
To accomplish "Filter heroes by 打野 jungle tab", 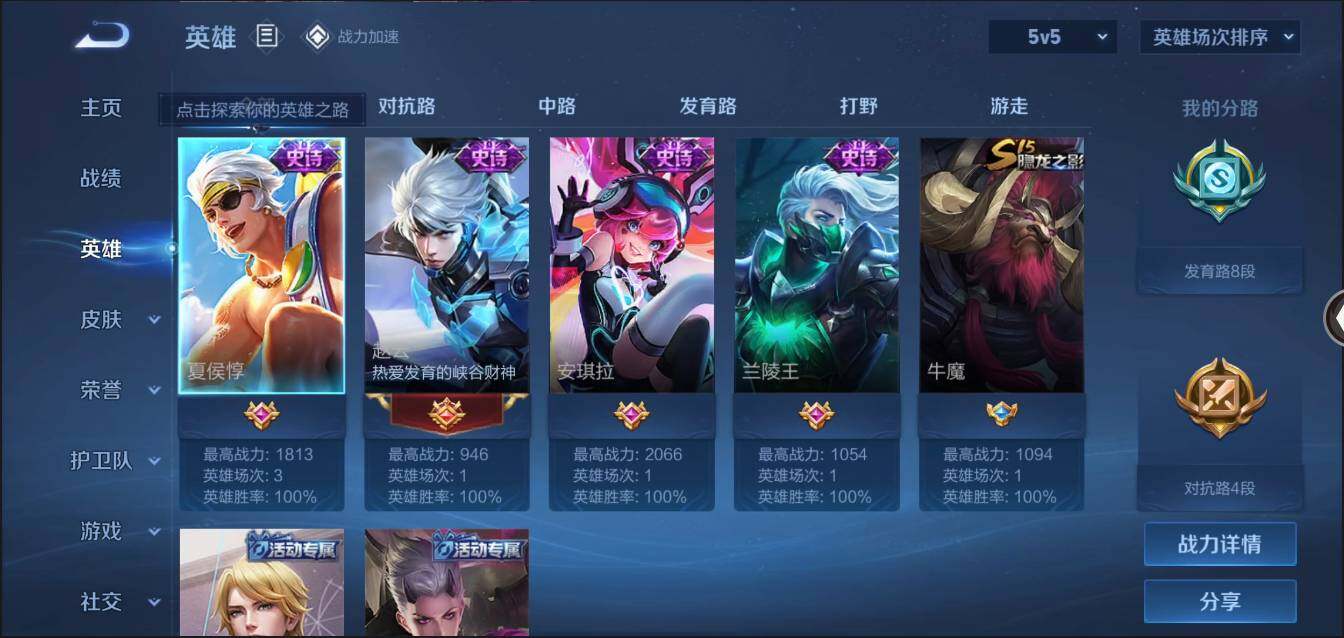I will 859,106.
